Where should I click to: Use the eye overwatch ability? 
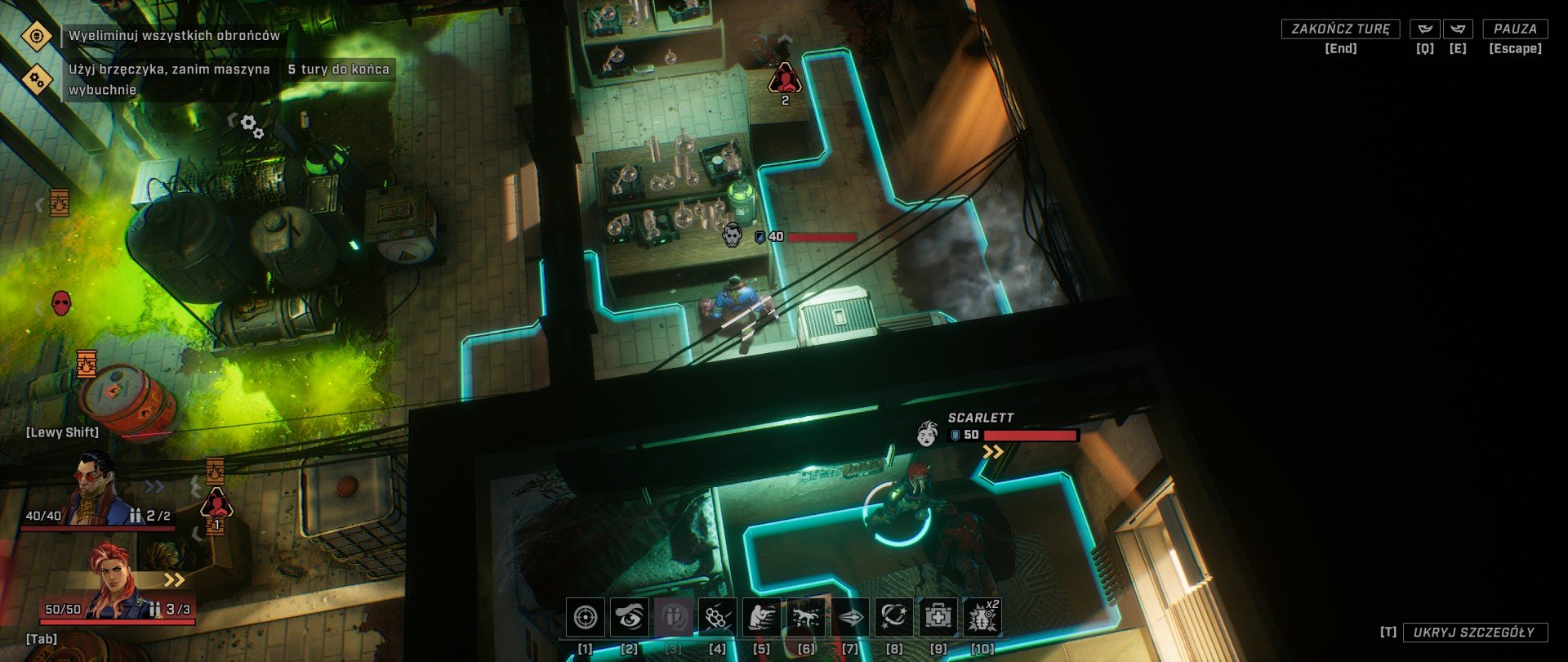click(x=630, y=617)
